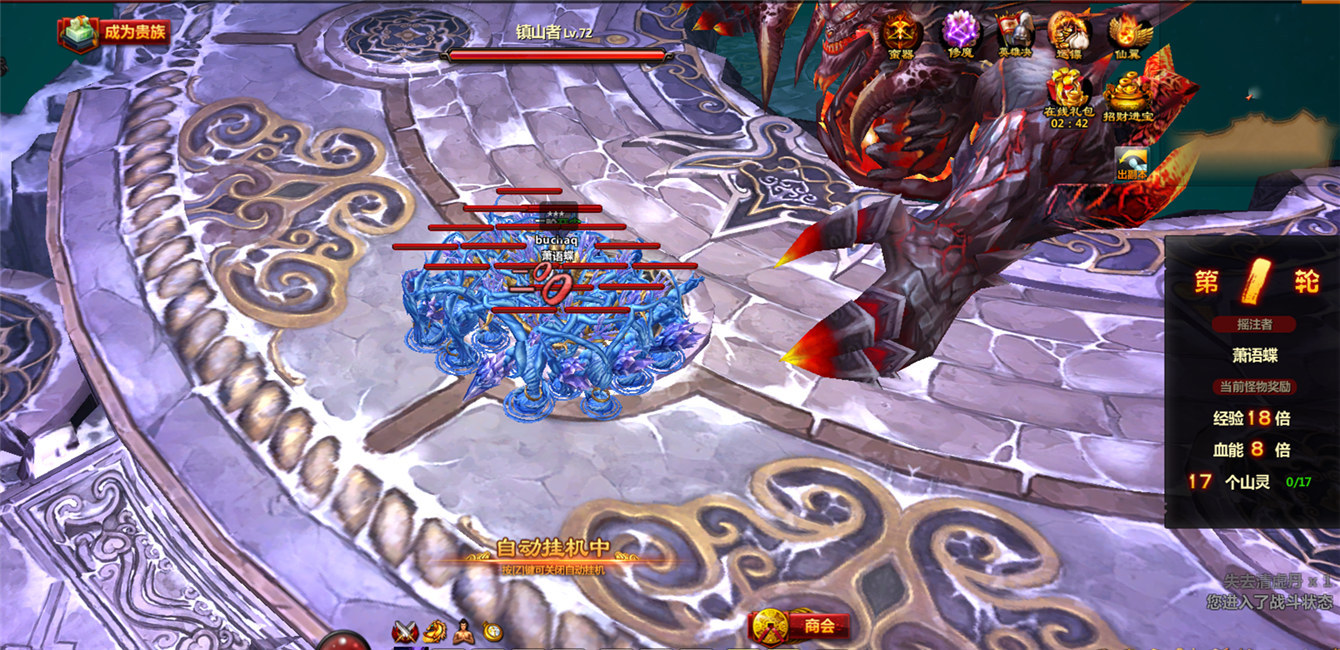Open the 仙翼 flaming wings menu

(x=1131, y=35)
